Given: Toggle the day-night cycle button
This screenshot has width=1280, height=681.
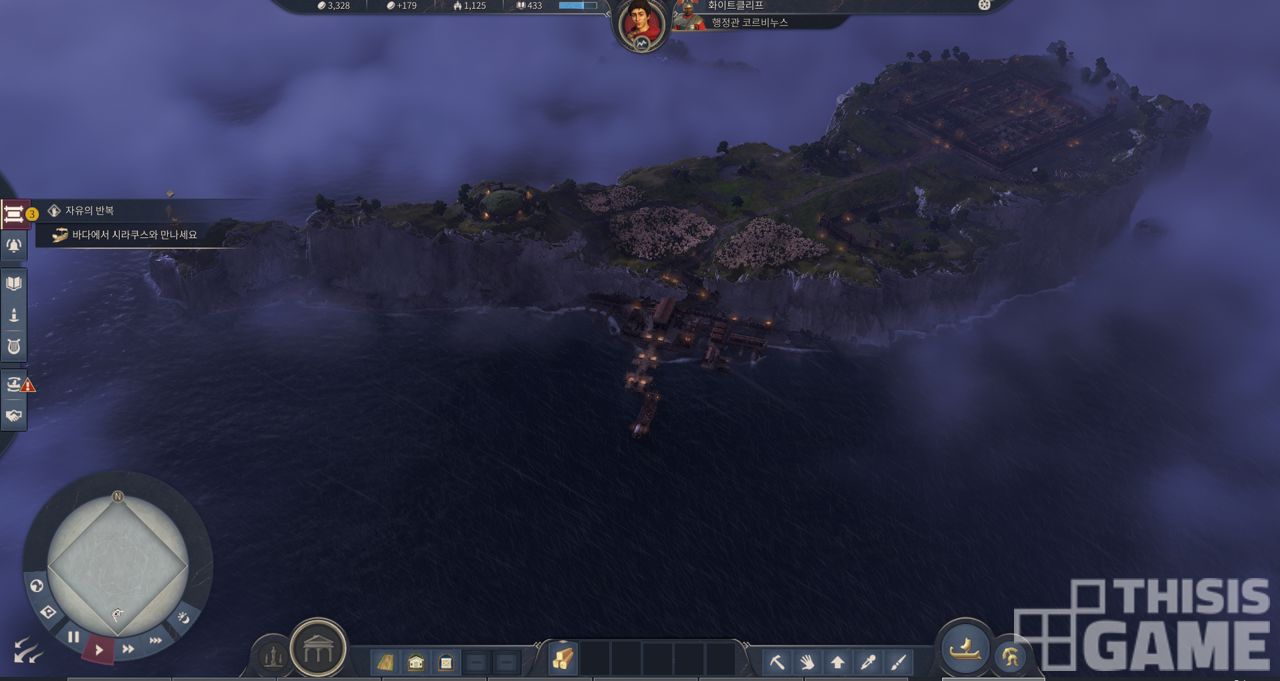Looking at the screenshot, I should [183, 617].
